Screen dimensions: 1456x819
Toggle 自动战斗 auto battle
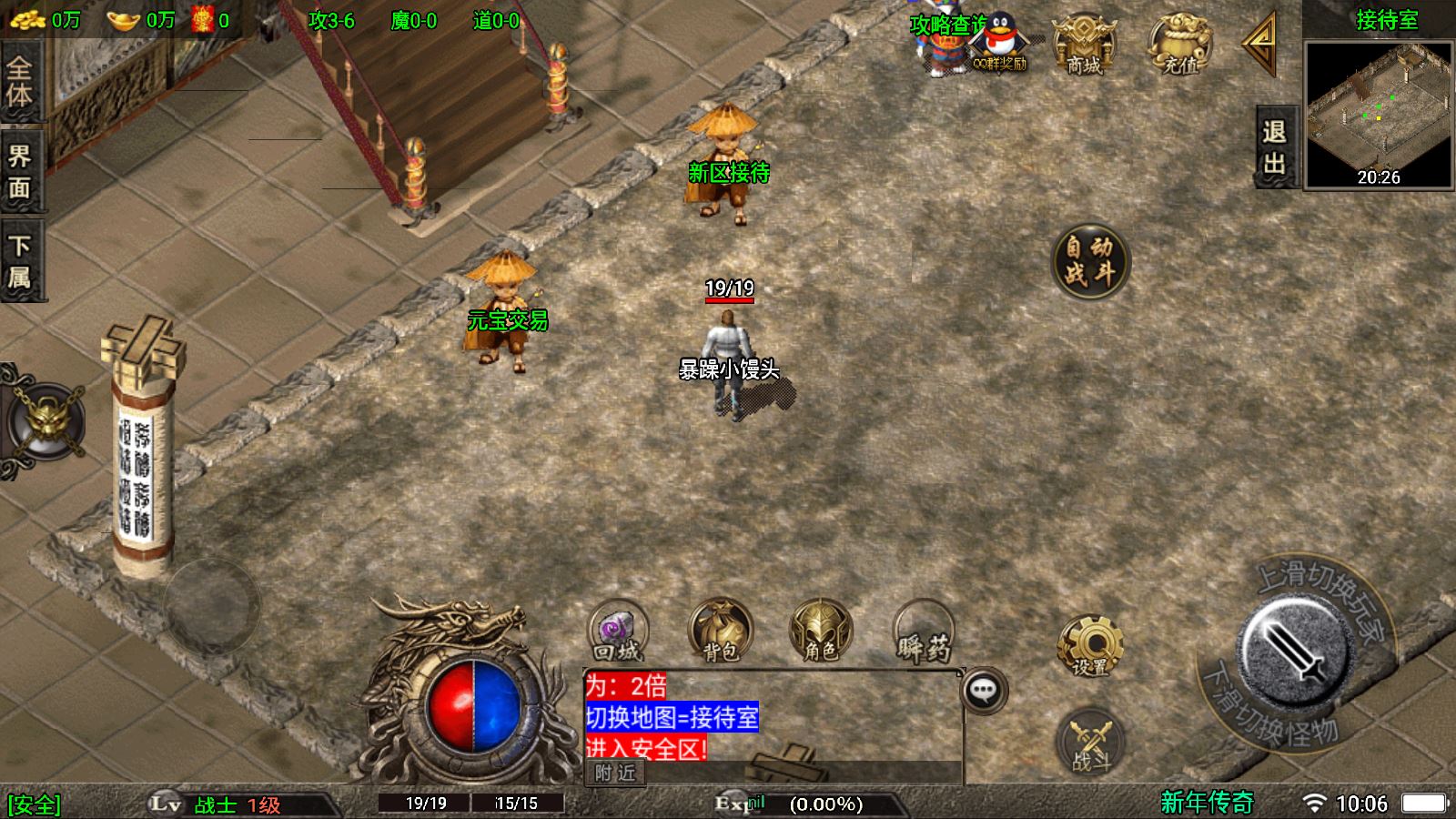pos(1089,261)
